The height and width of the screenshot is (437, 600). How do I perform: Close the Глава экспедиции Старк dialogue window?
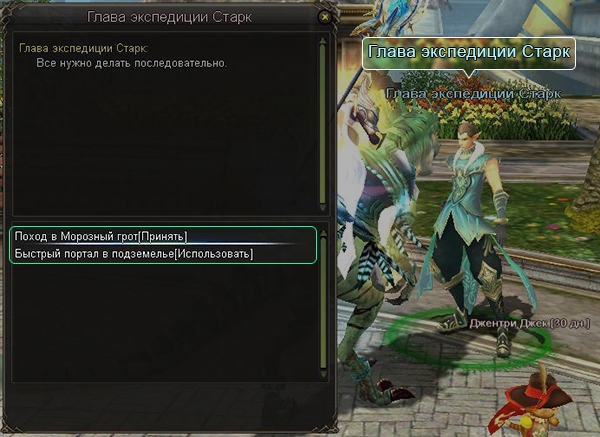tap(323, 17)
